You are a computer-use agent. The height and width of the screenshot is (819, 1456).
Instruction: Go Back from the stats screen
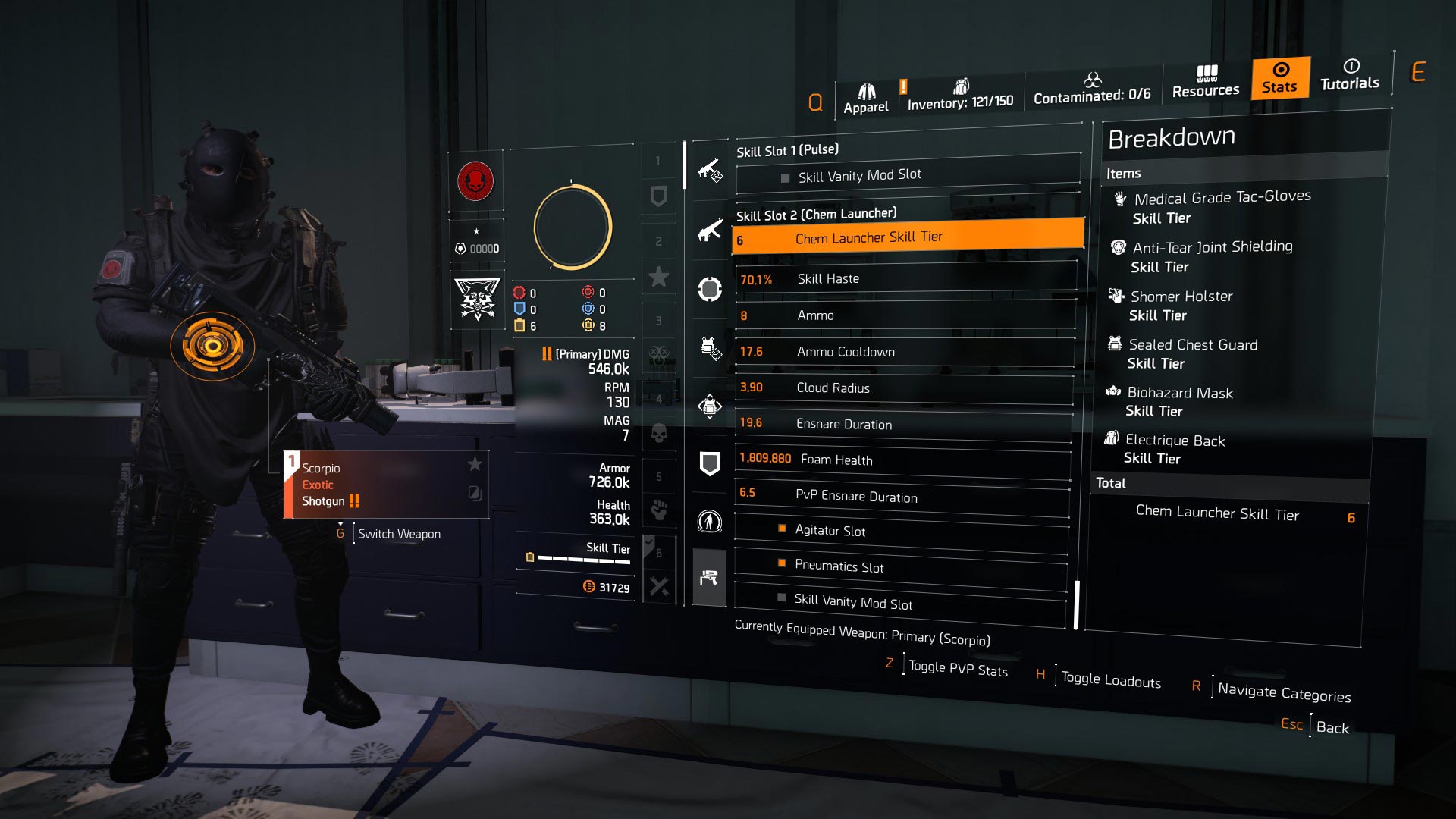tap(1332, 728)
